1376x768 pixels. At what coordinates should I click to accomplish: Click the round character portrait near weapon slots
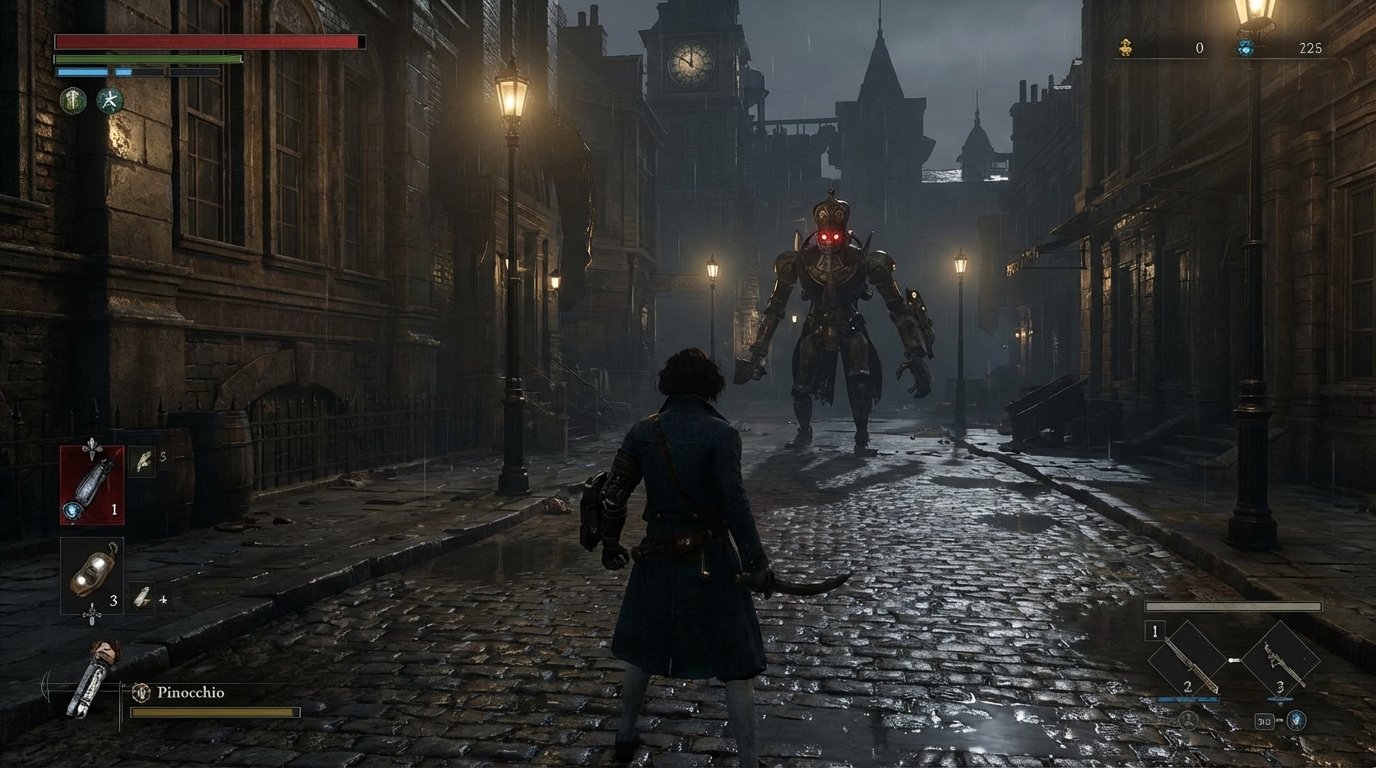(x=1189, y=721)
